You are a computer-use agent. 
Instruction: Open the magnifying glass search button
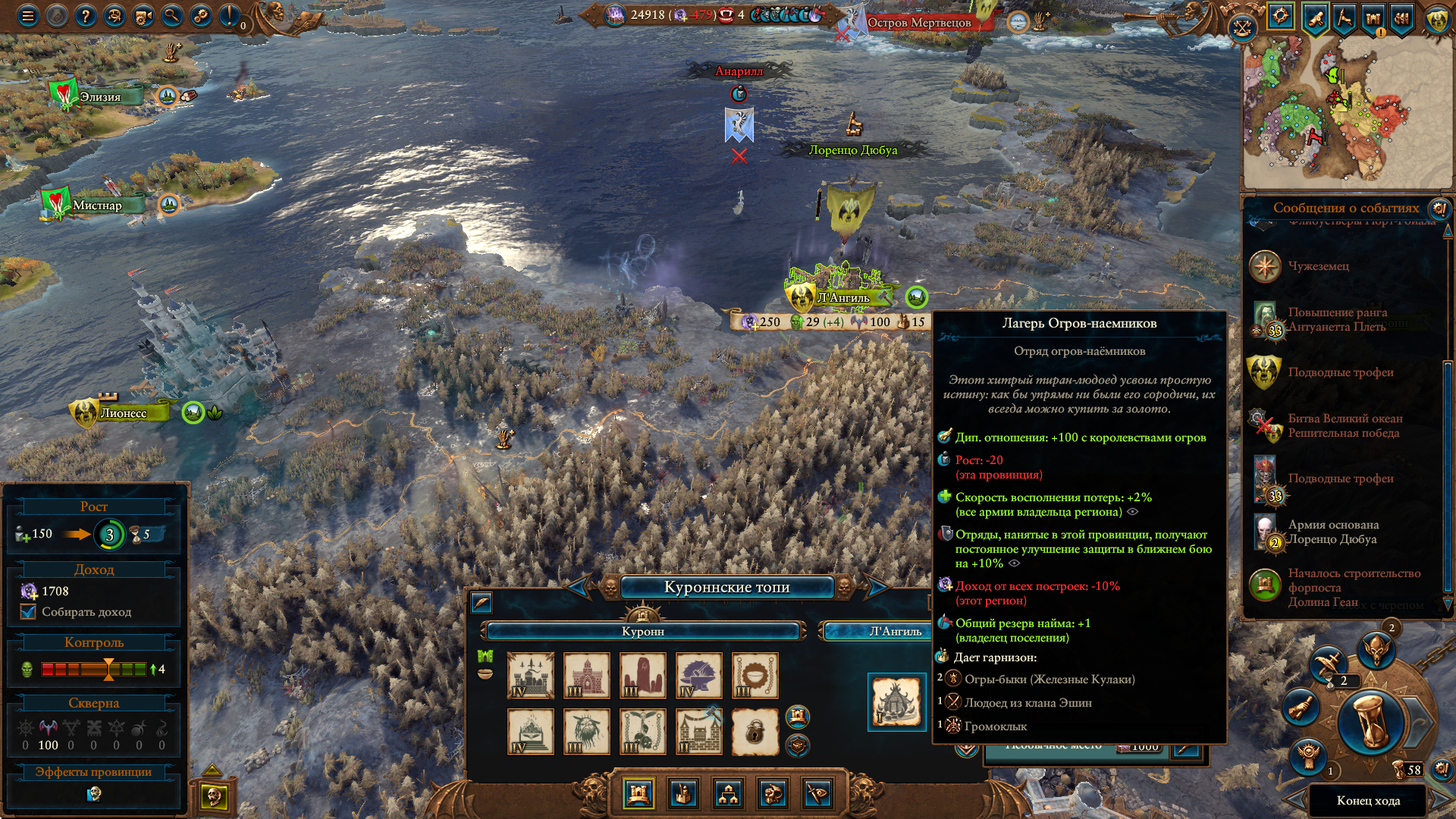pos(172,16)
